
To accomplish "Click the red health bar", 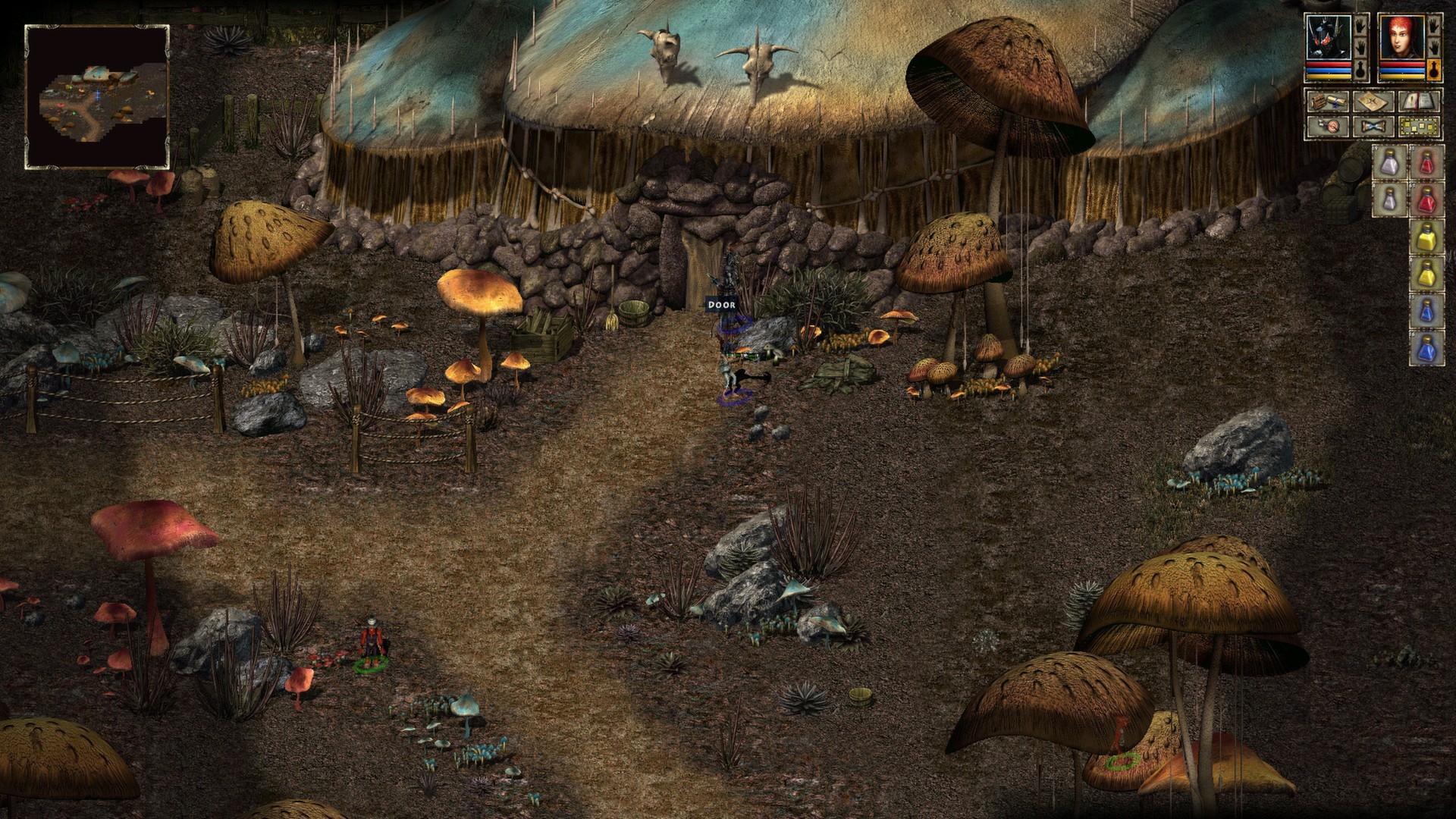I will [x=1328, y=63].
